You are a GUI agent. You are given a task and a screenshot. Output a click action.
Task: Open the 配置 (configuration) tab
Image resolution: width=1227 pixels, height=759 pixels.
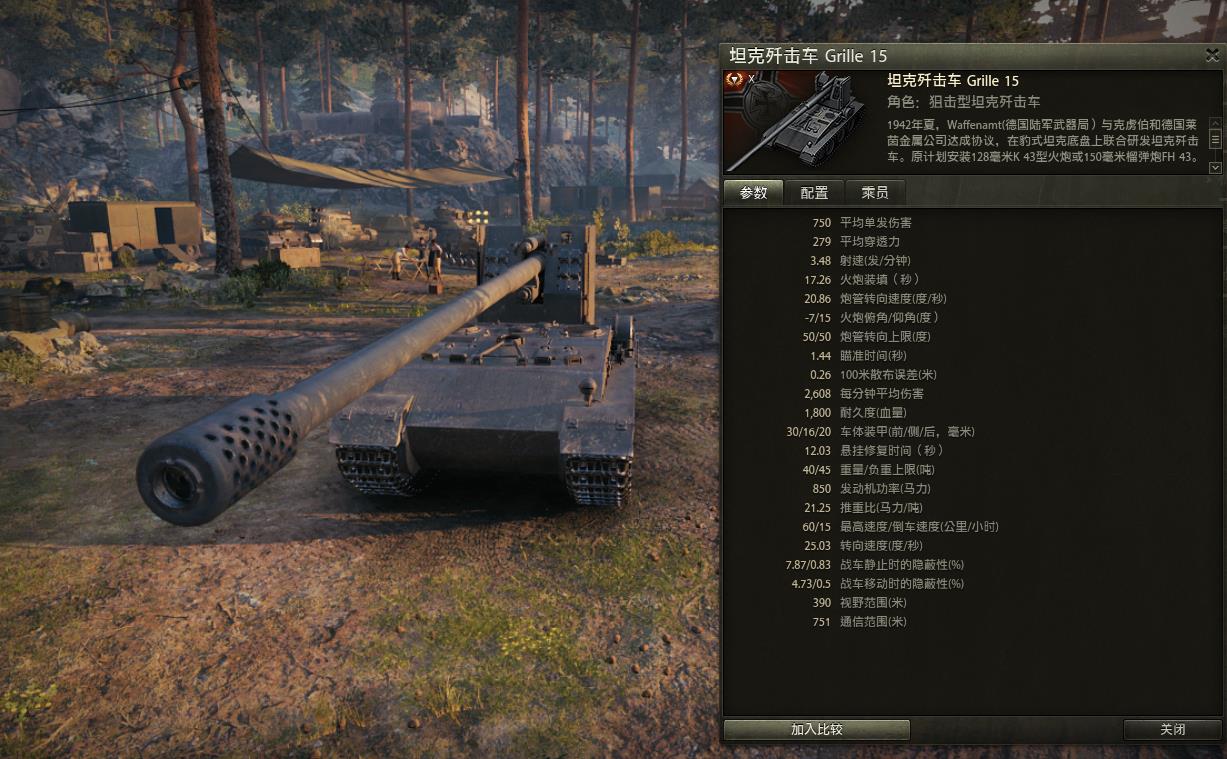(x=814, y=193)
